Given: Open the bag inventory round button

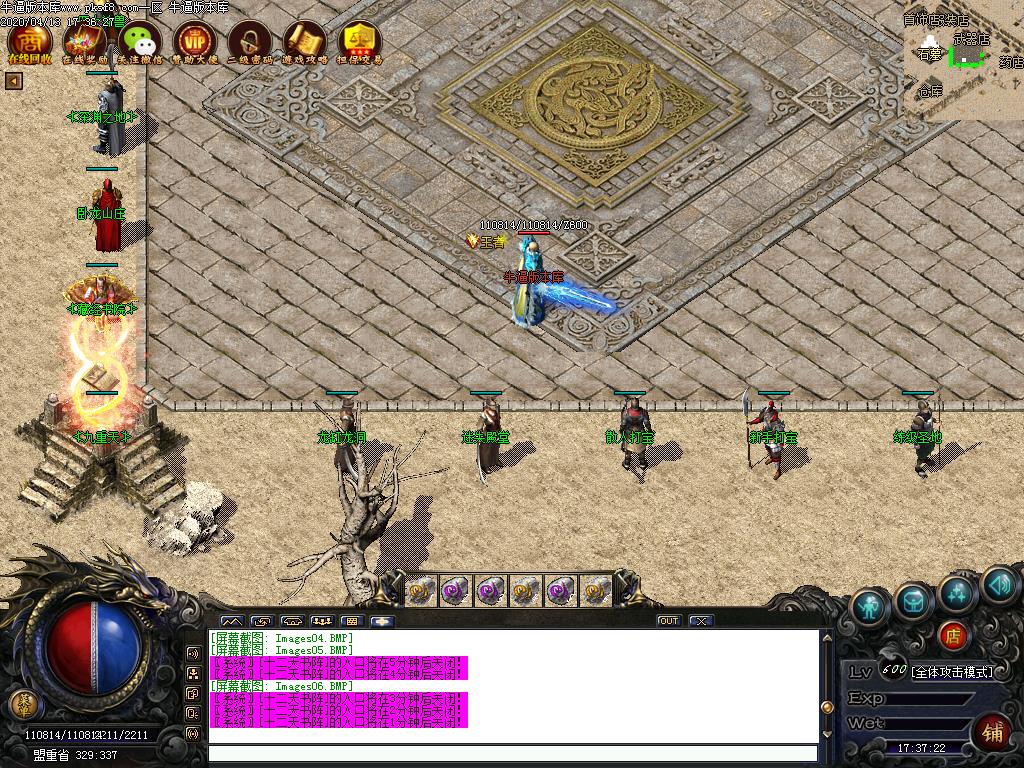Looking at the screenshot, I should pos(914,600).
